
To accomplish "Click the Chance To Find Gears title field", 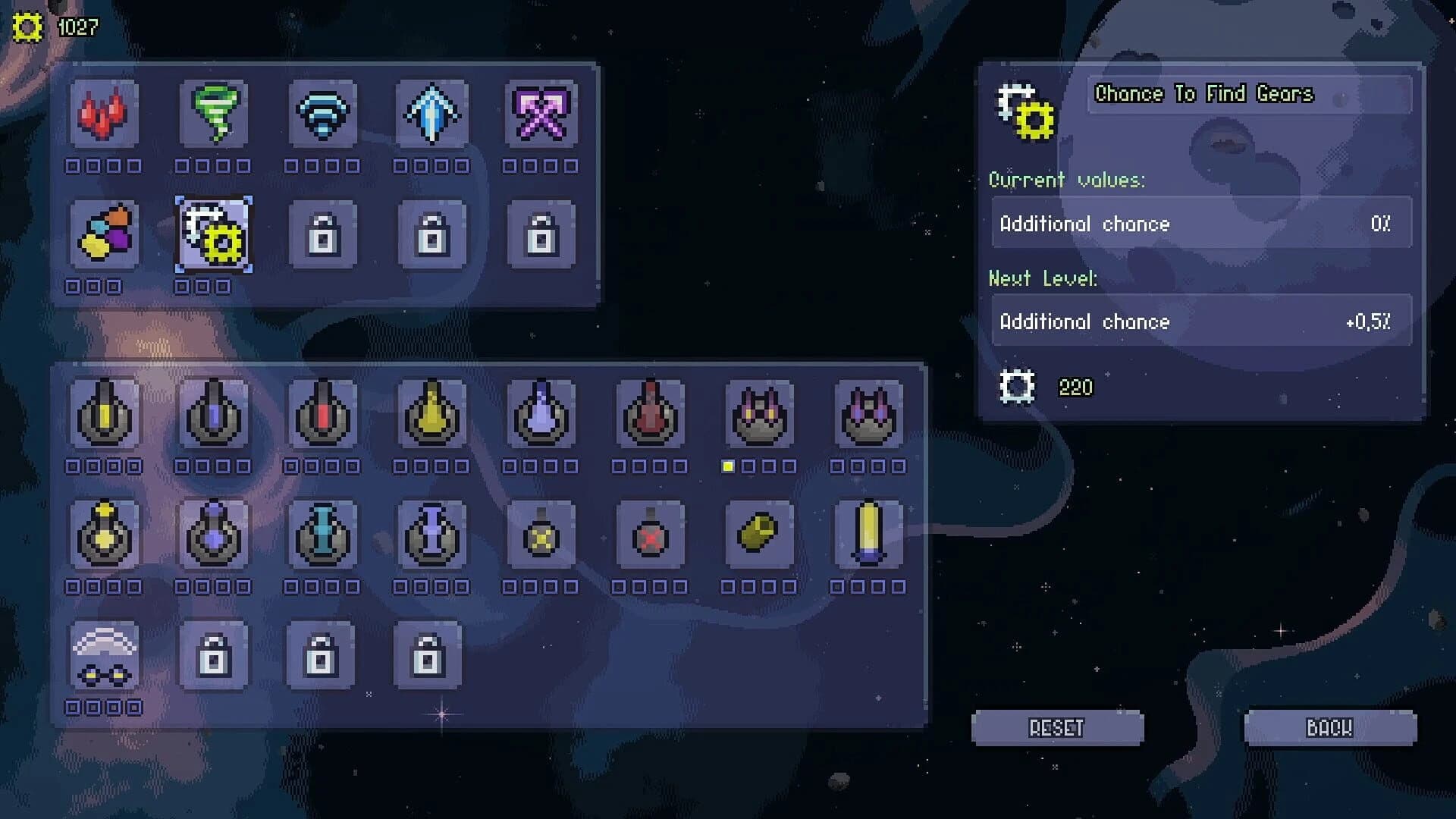I will [1247, 95].
